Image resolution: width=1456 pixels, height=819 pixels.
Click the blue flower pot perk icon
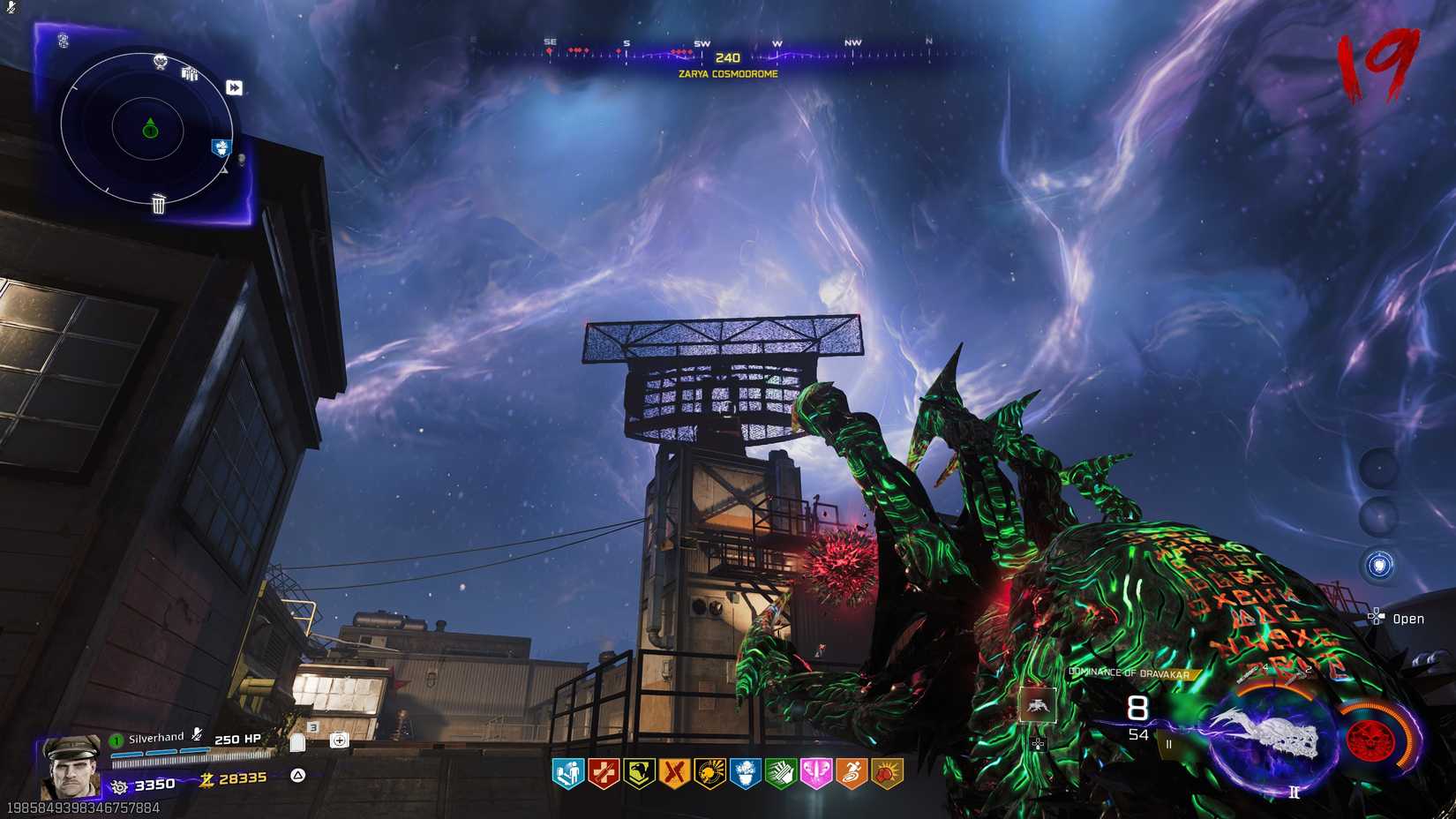click(746, 772)
